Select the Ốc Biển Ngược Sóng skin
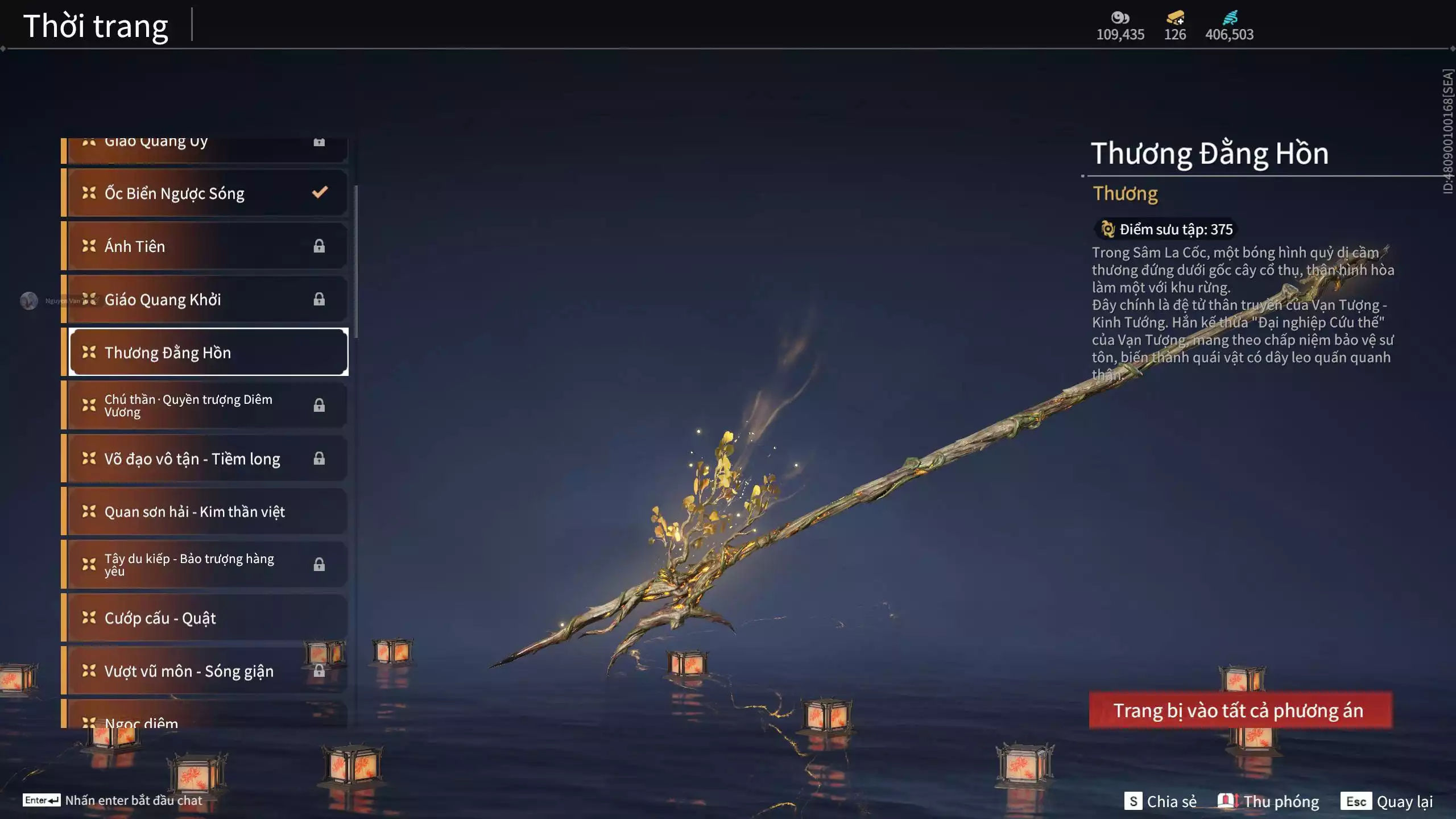This screenshot has height=819, width=1456. (205, 193)
